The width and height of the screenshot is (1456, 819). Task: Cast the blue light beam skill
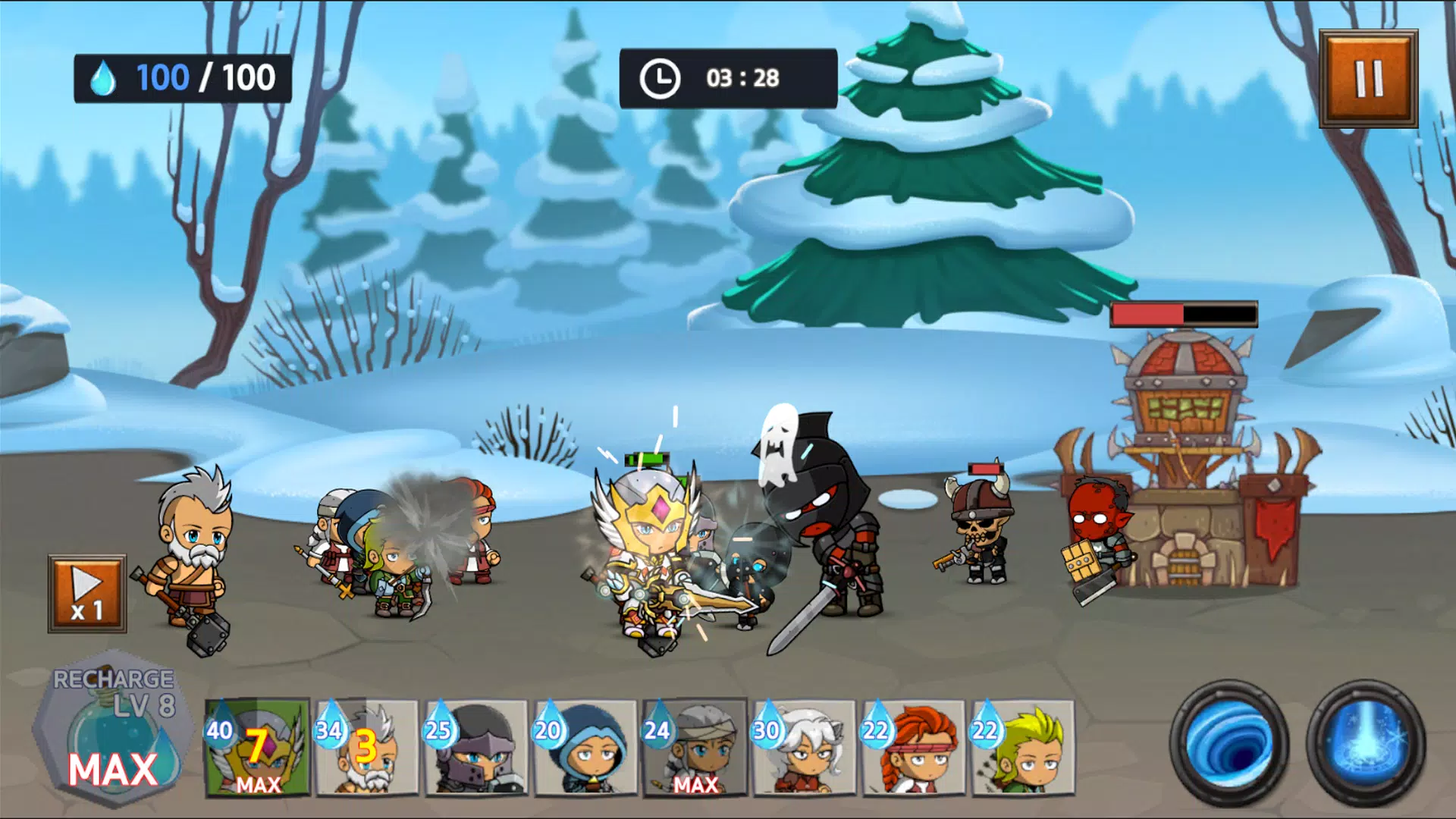tap(1366, 743)
